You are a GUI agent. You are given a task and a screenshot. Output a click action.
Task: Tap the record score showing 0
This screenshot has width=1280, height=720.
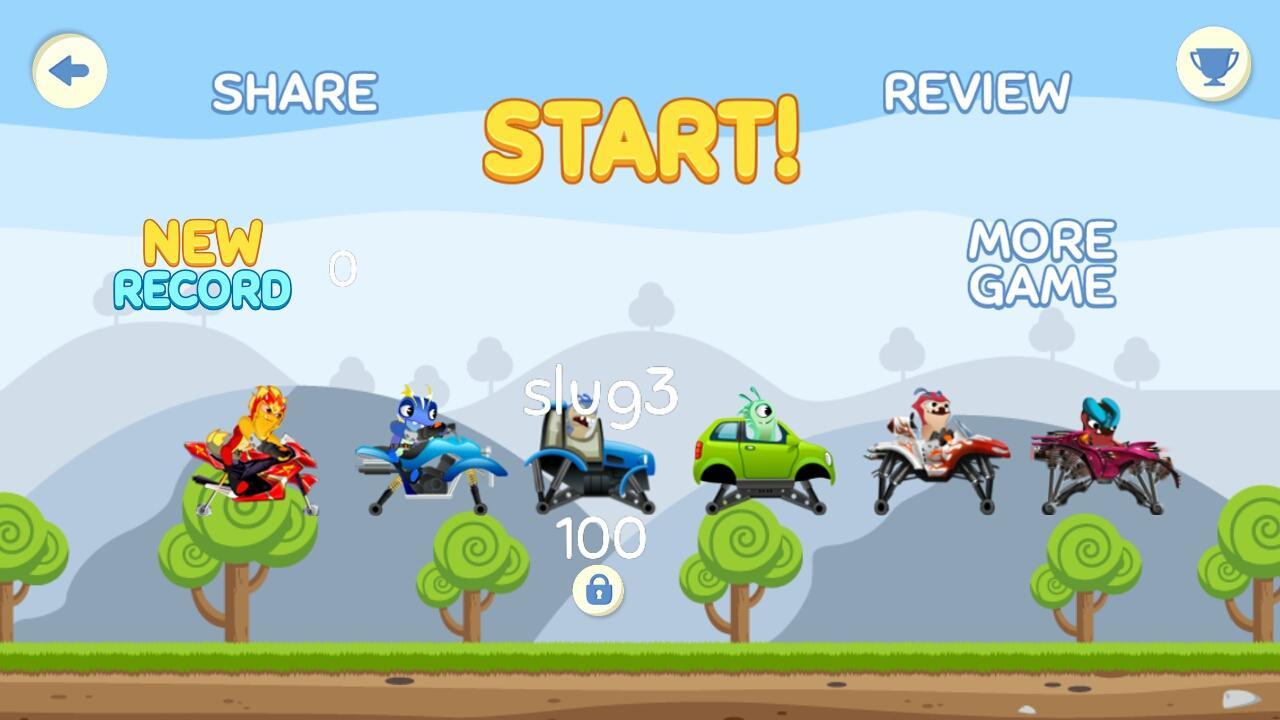click(343, 268)
